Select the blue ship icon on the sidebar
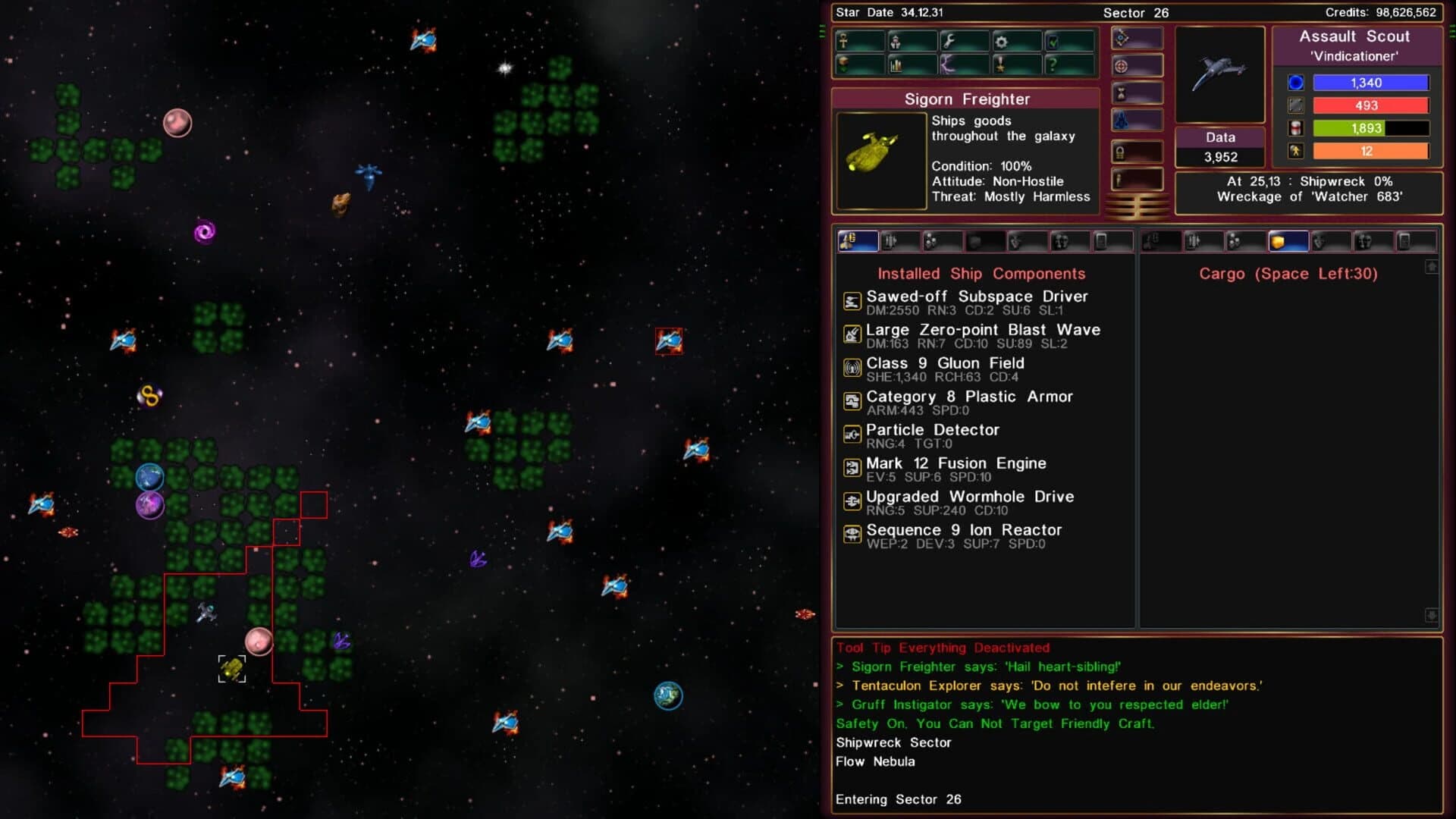This screenshot has width=1456, height=819. (1121, 120)
